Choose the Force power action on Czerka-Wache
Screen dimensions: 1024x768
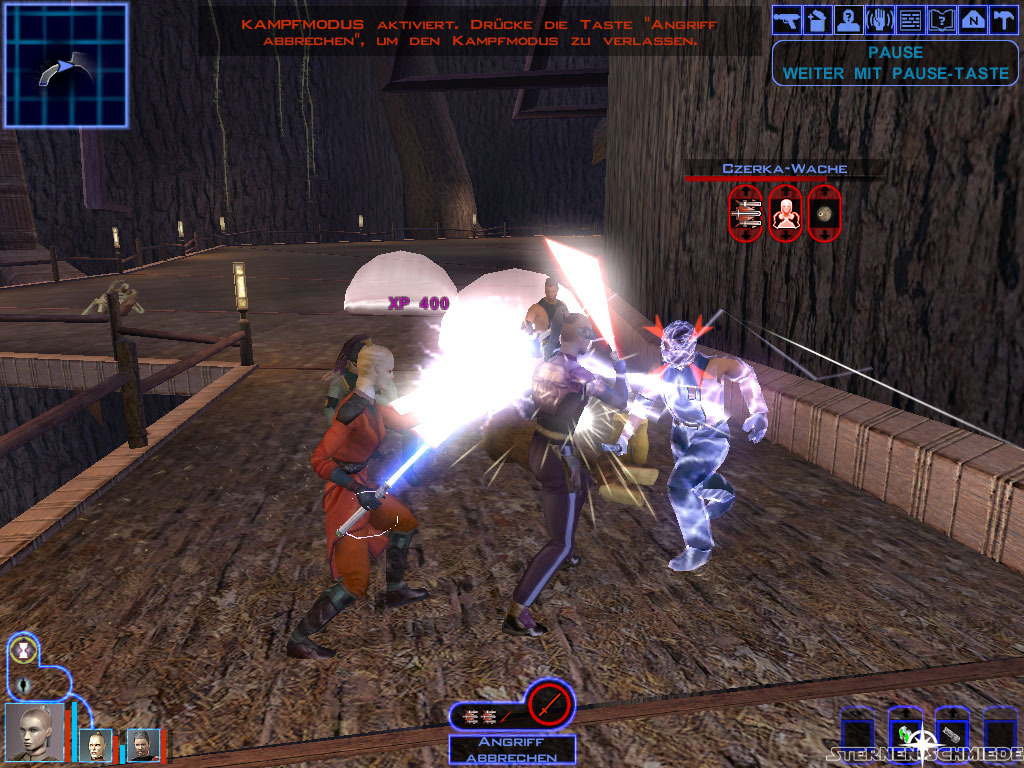tap(785, 212)
